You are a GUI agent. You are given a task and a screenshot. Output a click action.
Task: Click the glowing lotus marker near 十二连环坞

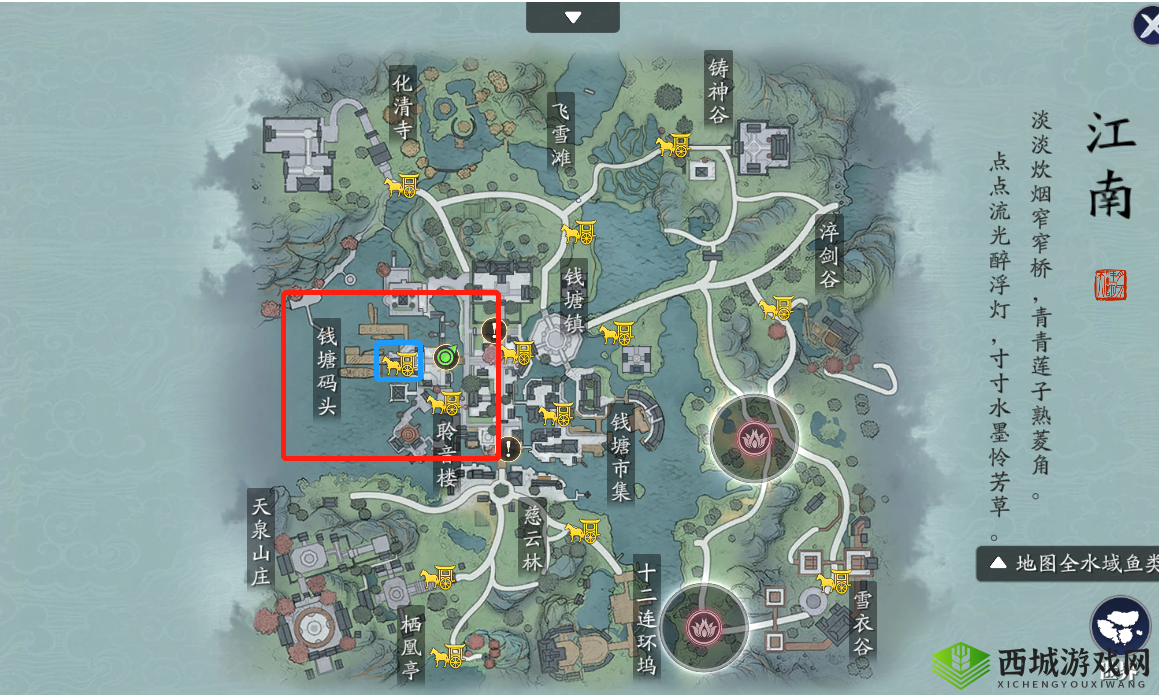coord(704,626)
